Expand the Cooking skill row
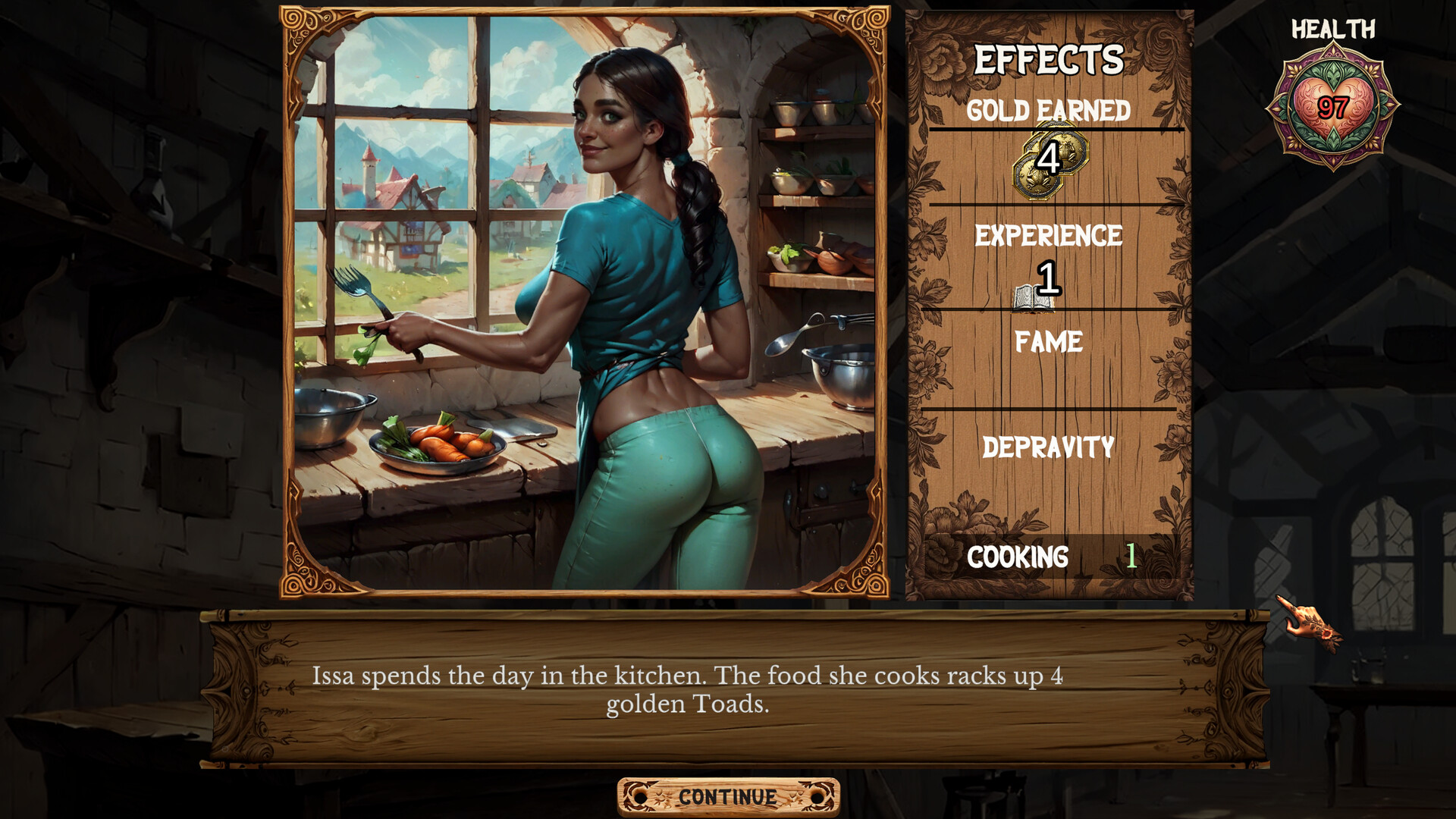The image size is (1456, 819). tap(1050, 557)
